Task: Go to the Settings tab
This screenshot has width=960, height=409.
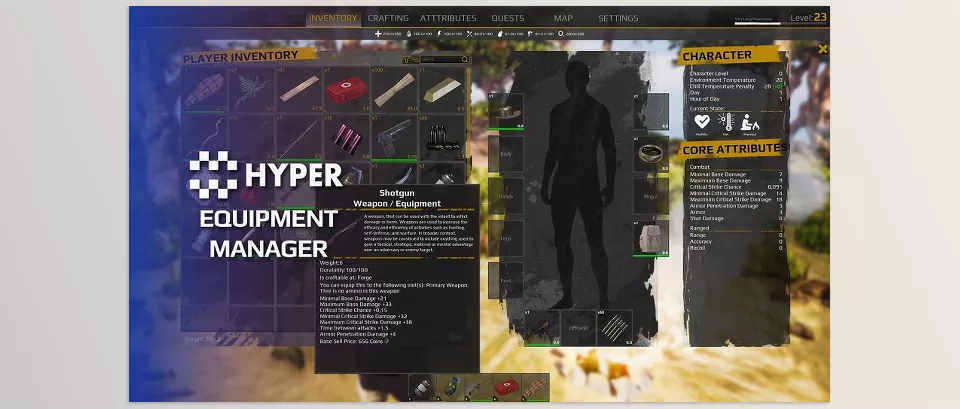Action: coord(618,18)
